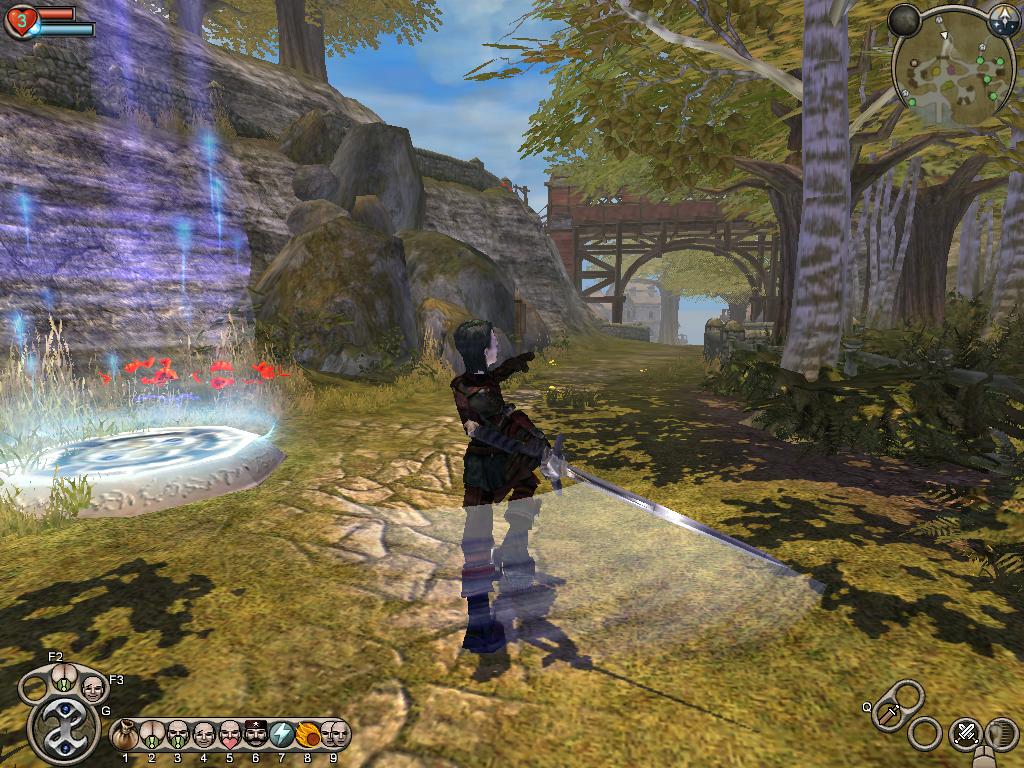This screenshot has height=768, width=1024.
Task: Choose the F3 smiling face expression
Action: [92, 687]
